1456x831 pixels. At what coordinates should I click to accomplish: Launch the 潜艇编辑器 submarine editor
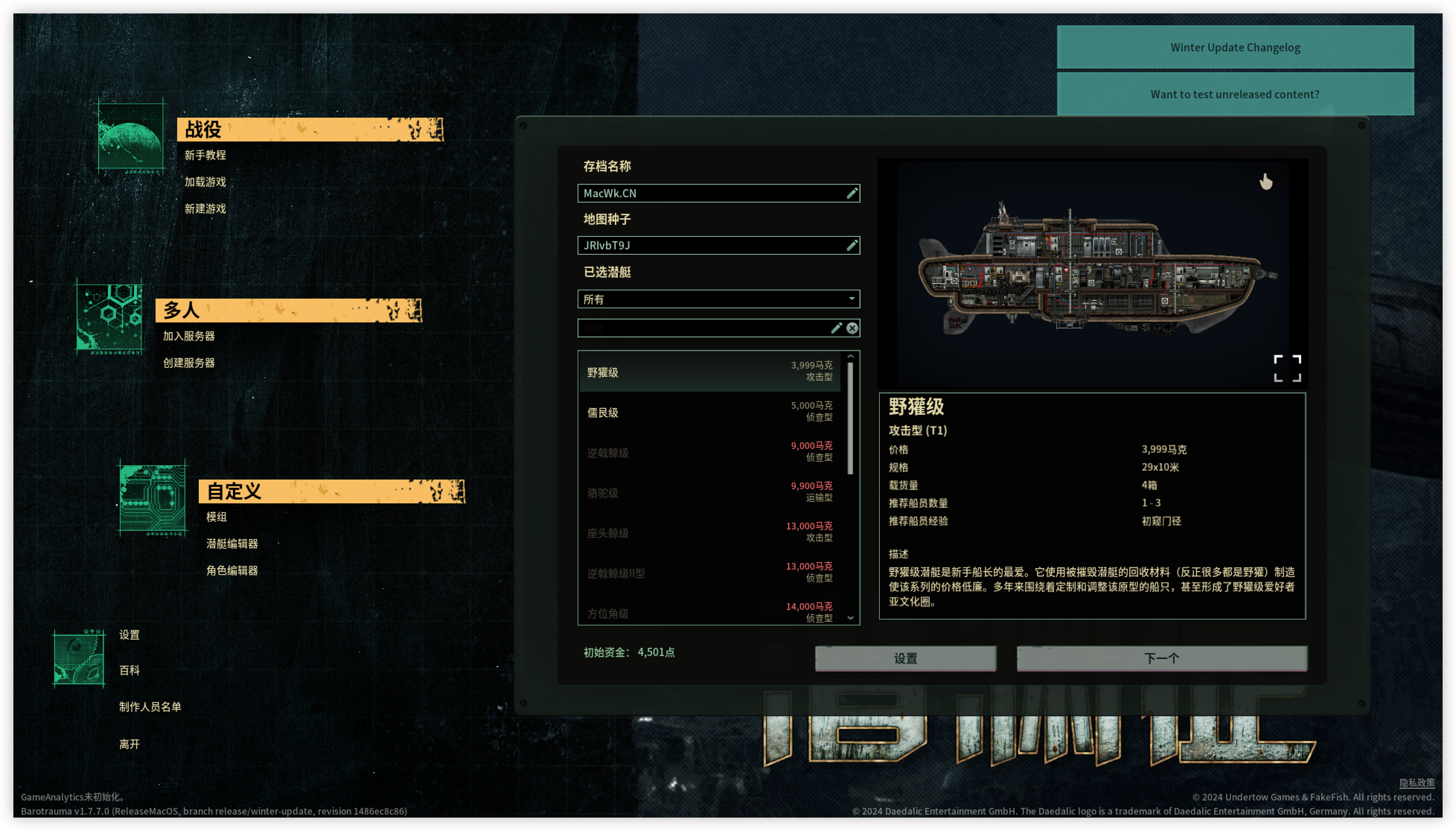(x=232, y=544)
